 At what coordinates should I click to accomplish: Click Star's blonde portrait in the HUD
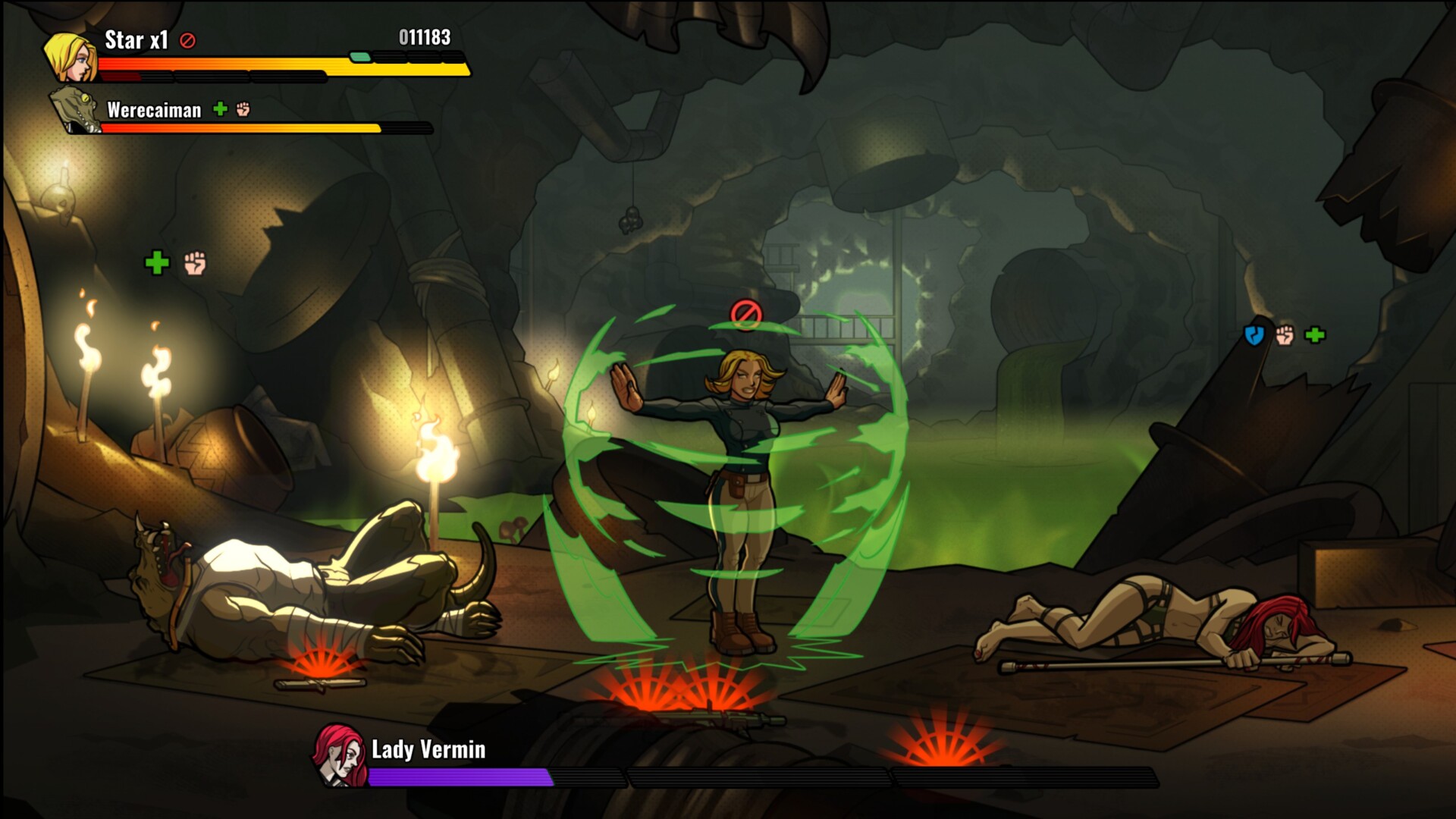pyautogui.click(x=70, y=57)
